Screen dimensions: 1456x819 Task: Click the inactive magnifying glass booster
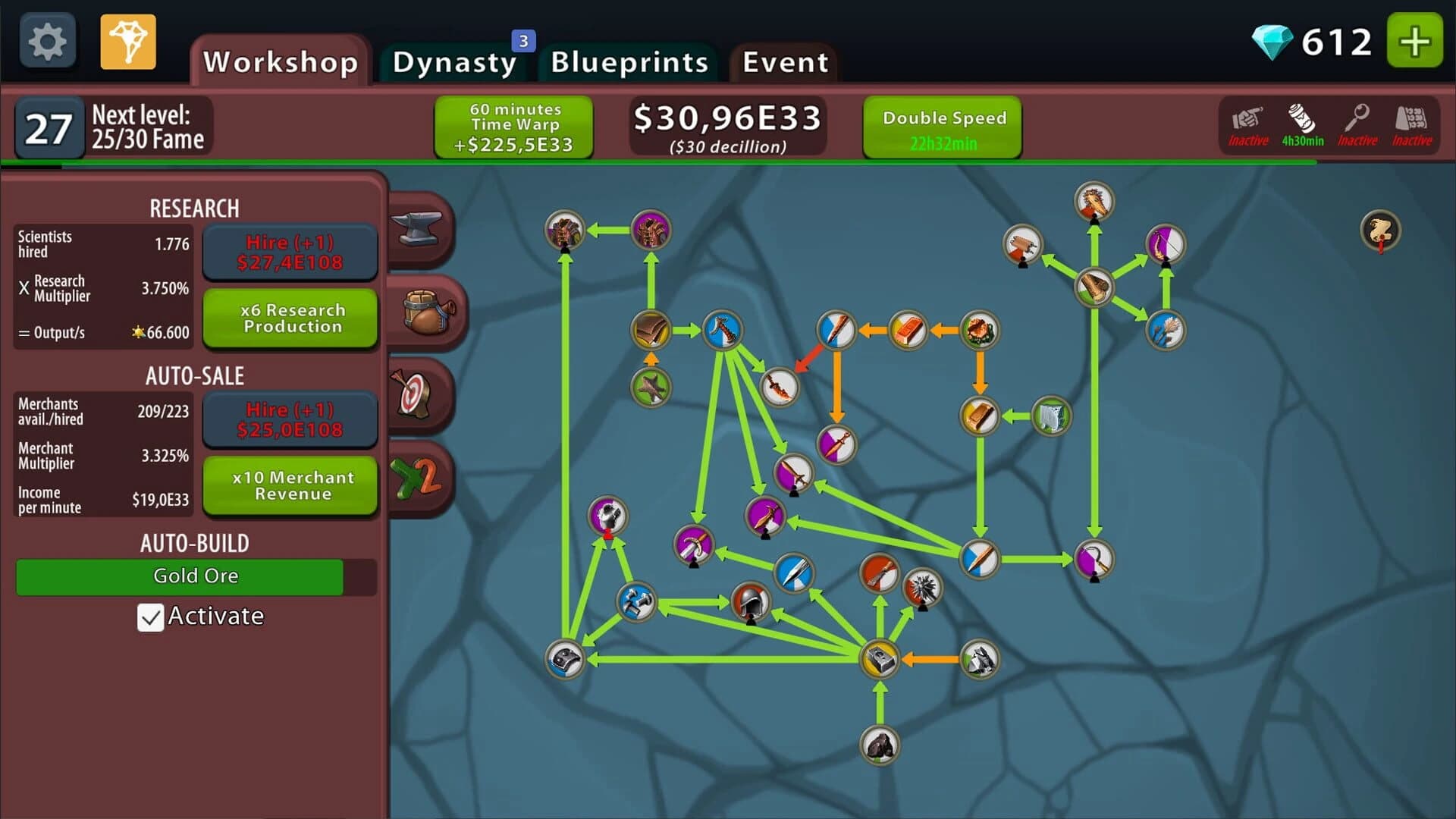click(x=1357, y=125)
